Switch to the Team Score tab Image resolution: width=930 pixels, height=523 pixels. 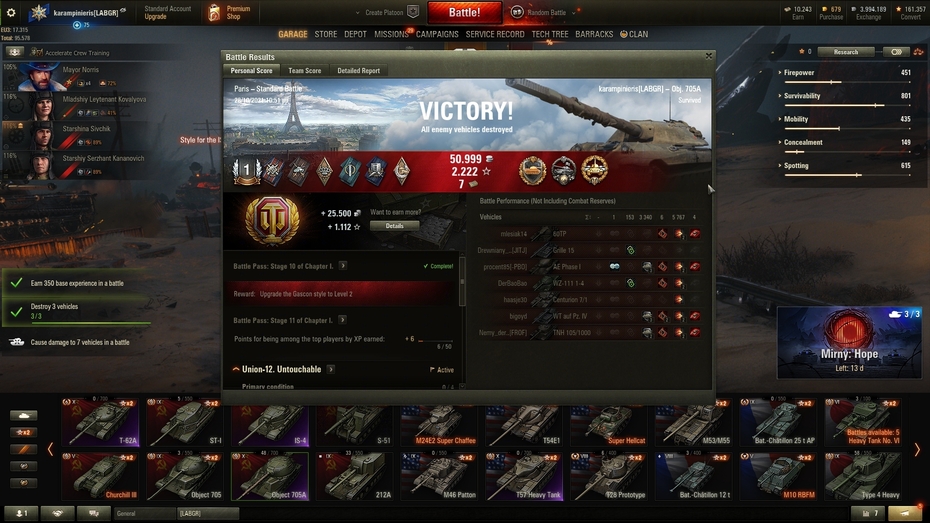point(304,71)
